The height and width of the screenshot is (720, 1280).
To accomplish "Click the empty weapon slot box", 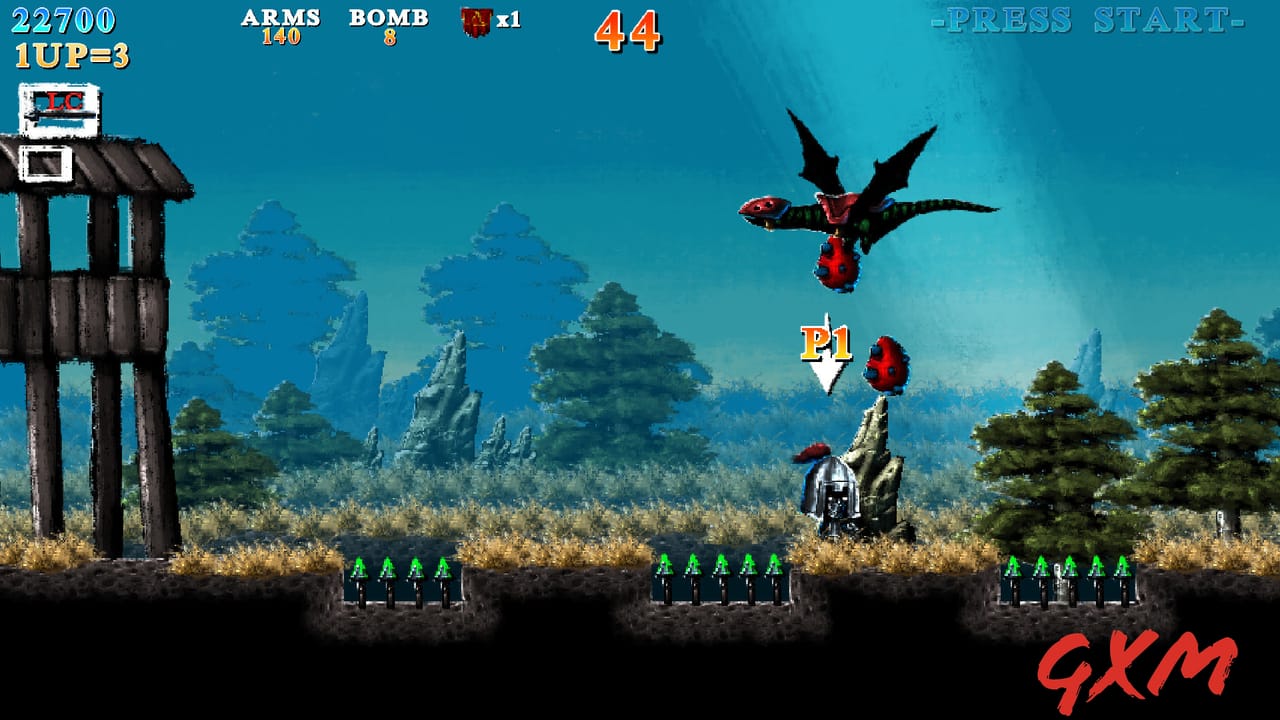I will pos(45,162).
